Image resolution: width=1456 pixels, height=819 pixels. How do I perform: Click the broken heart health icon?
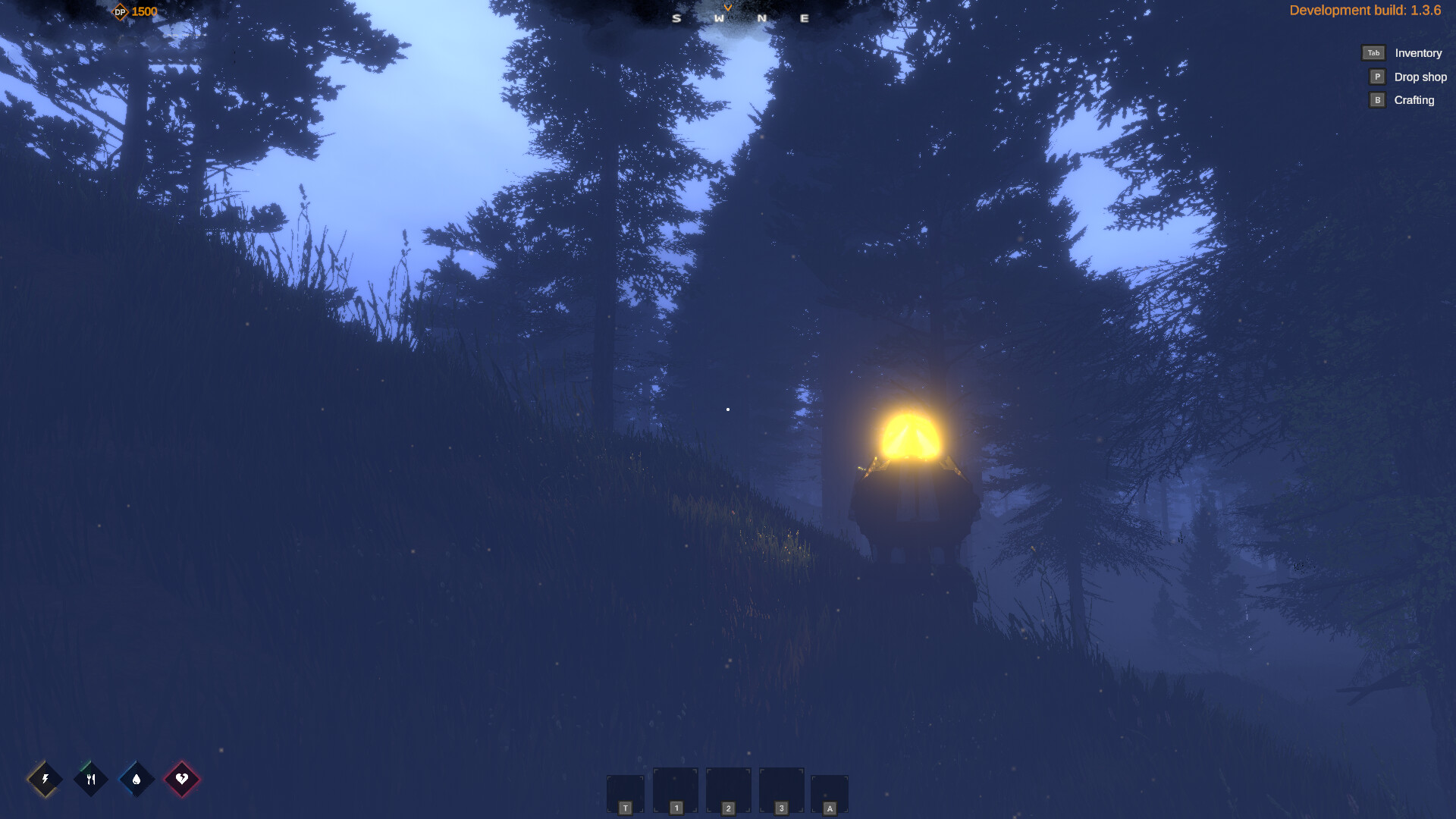[184, 778]
